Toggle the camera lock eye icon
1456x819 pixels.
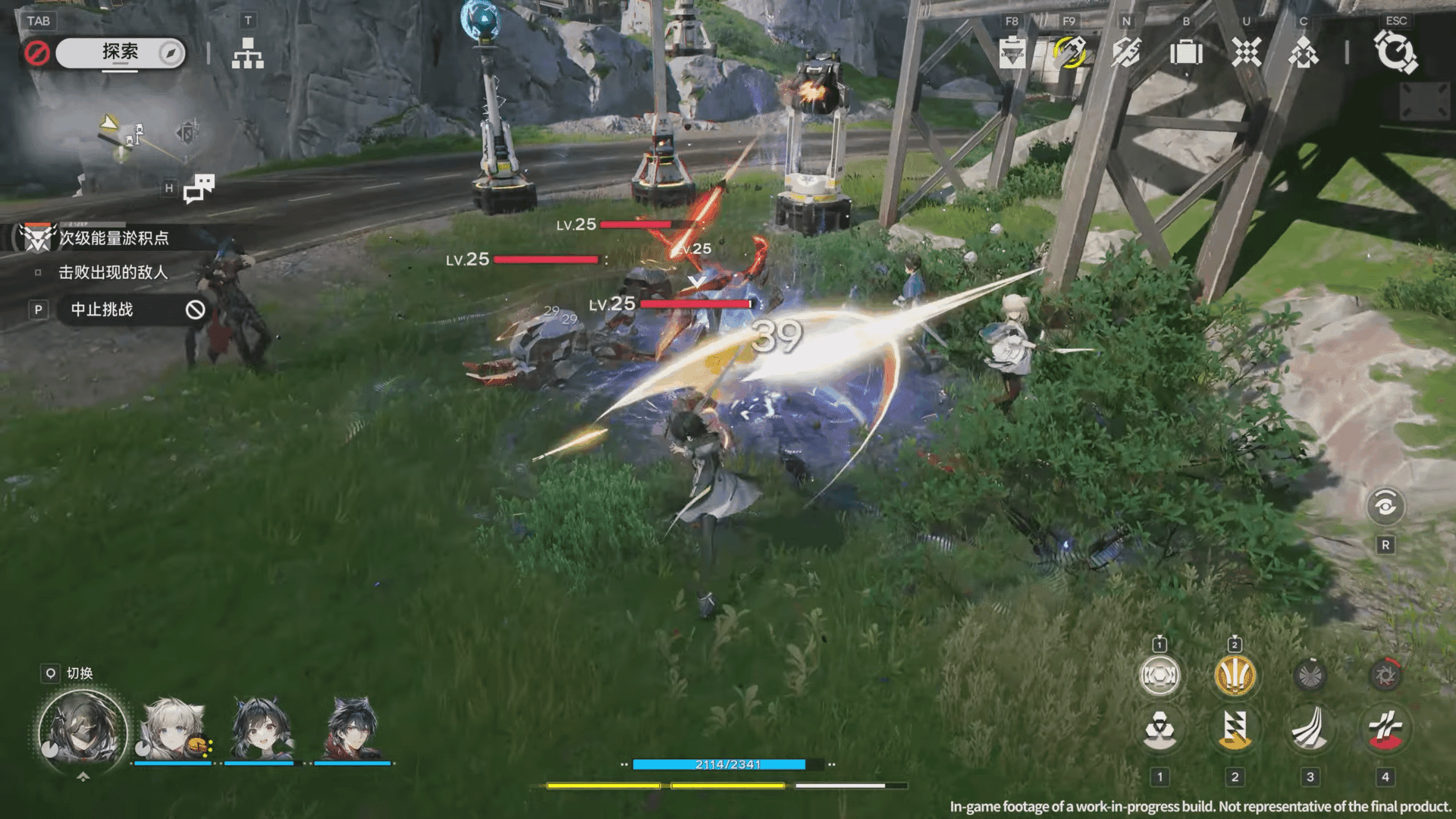[1385, 506]
